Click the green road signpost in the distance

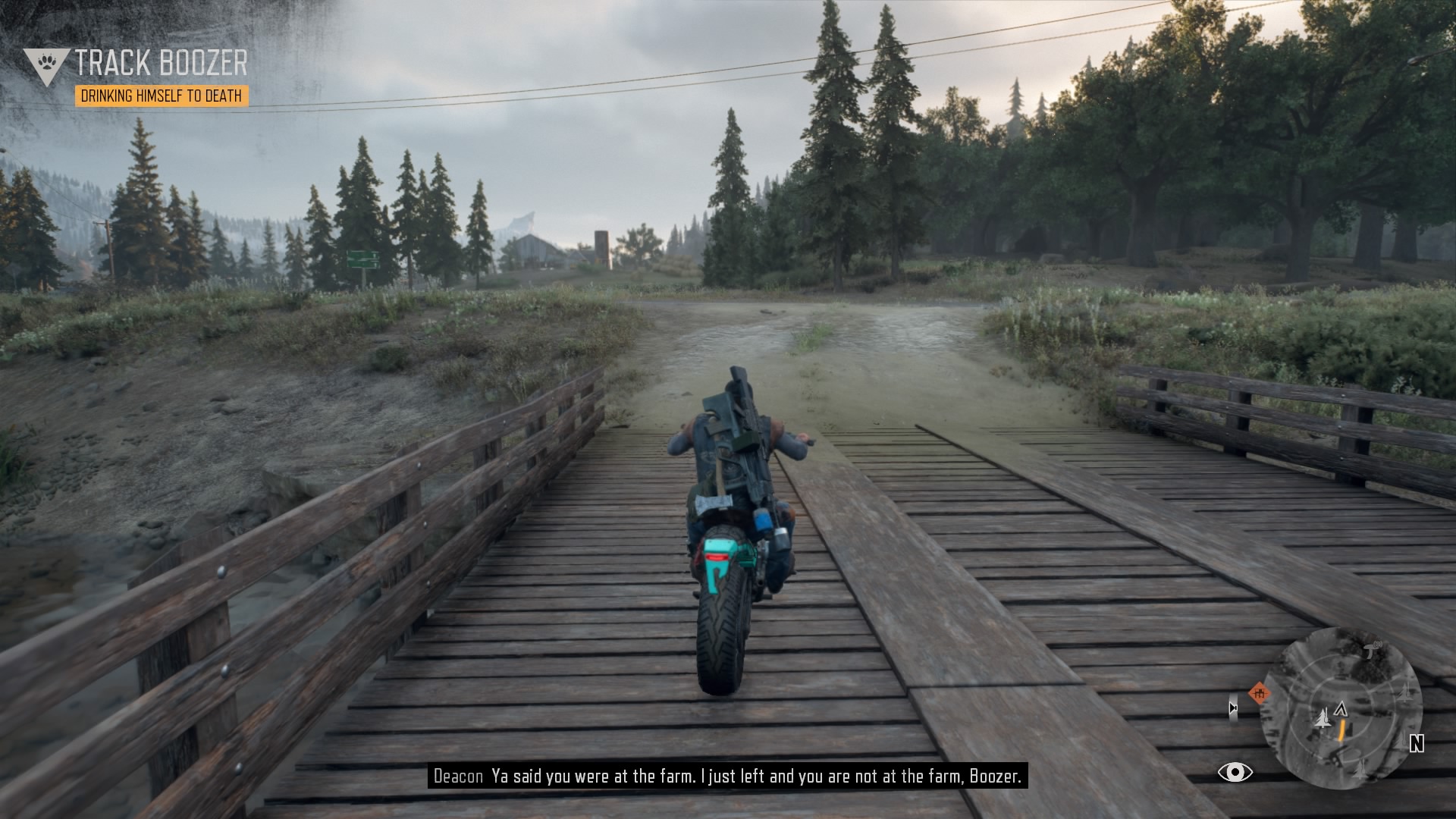(364, 259)
